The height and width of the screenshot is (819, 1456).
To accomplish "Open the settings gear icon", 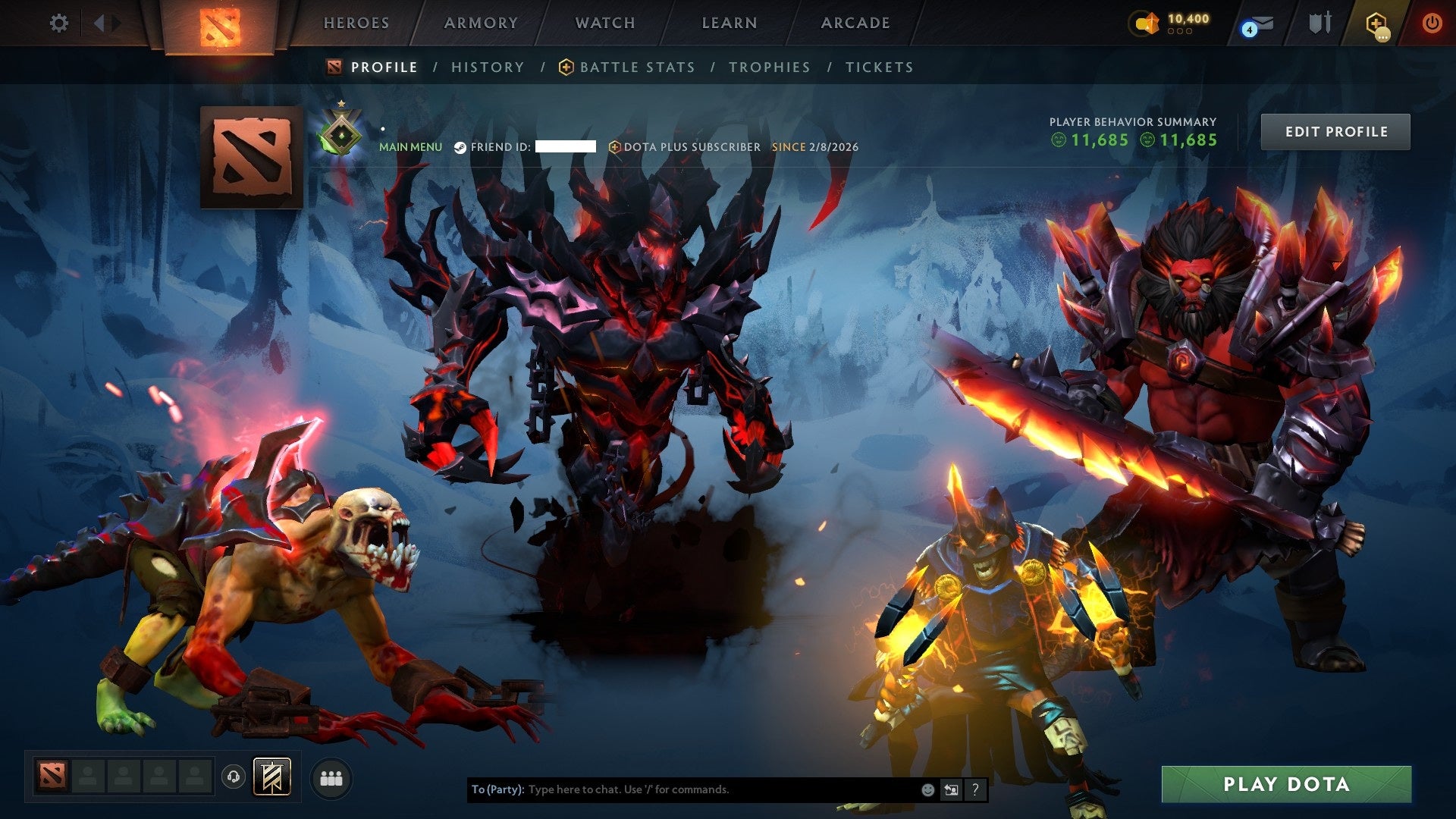I will coord(59,23).
